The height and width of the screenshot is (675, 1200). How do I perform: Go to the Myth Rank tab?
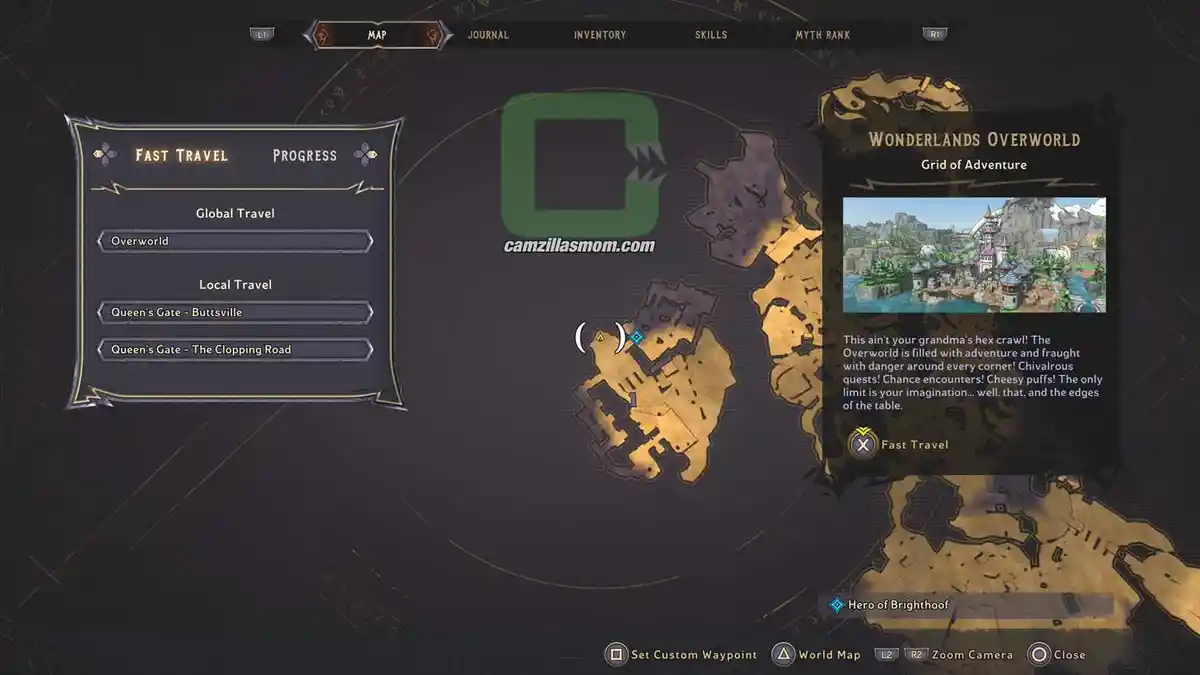point(822,35)
